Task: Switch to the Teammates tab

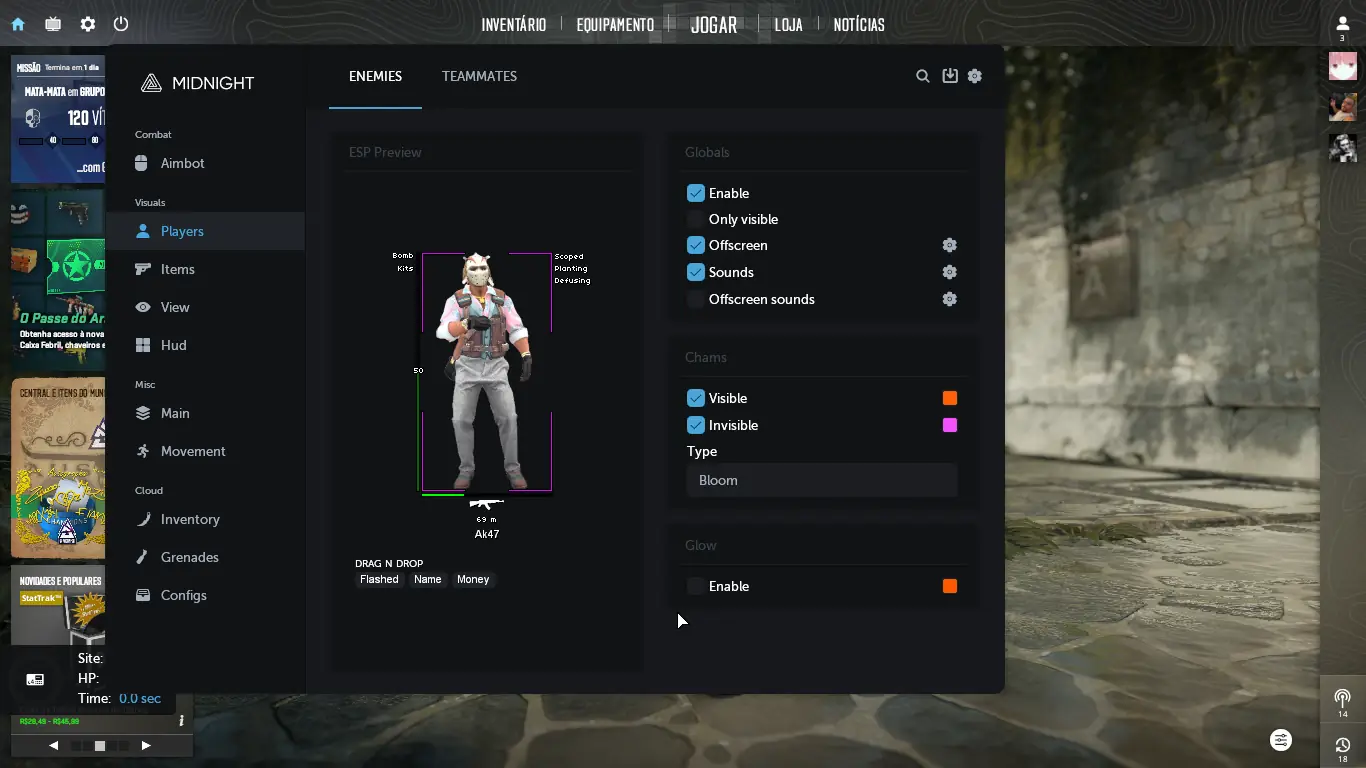Action: (479, 76)
